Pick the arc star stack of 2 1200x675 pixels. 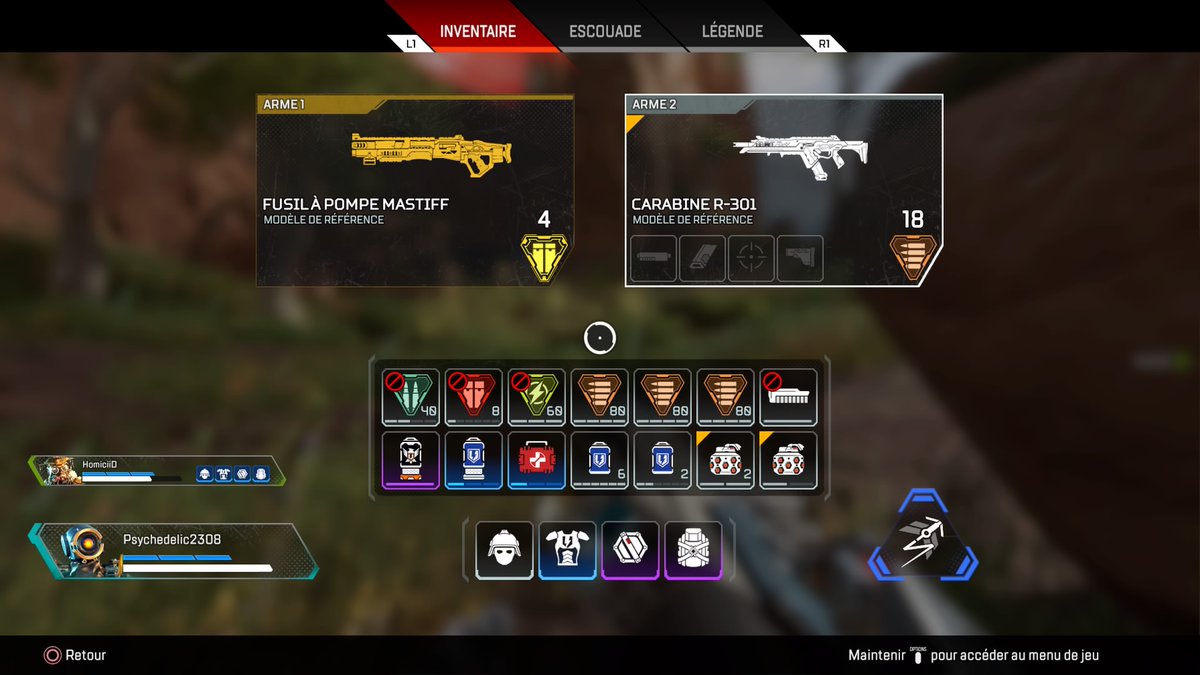[725, 461]
